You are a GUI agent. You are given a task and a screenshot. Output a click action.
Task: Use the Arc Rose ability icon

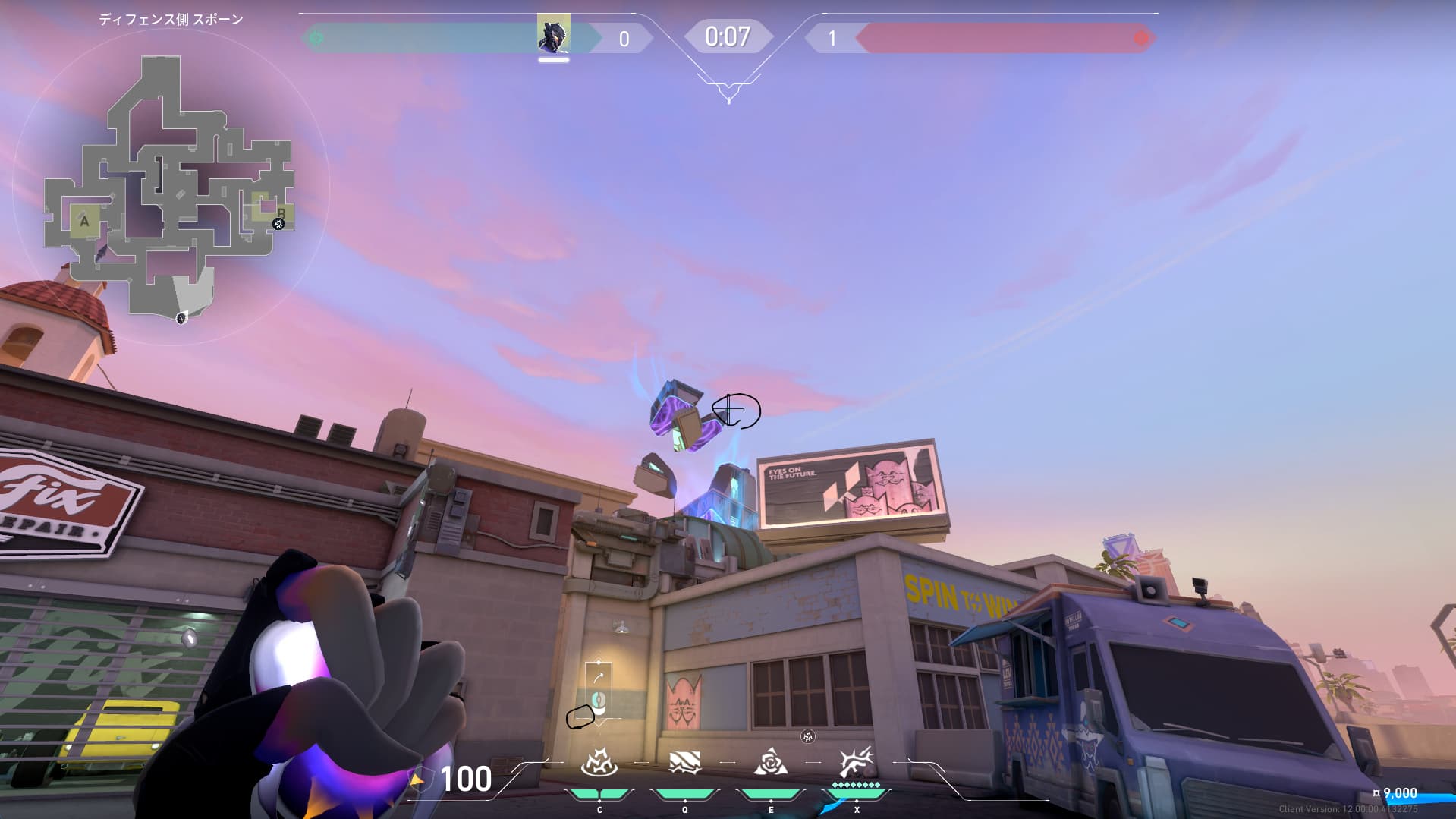(770, 763)
